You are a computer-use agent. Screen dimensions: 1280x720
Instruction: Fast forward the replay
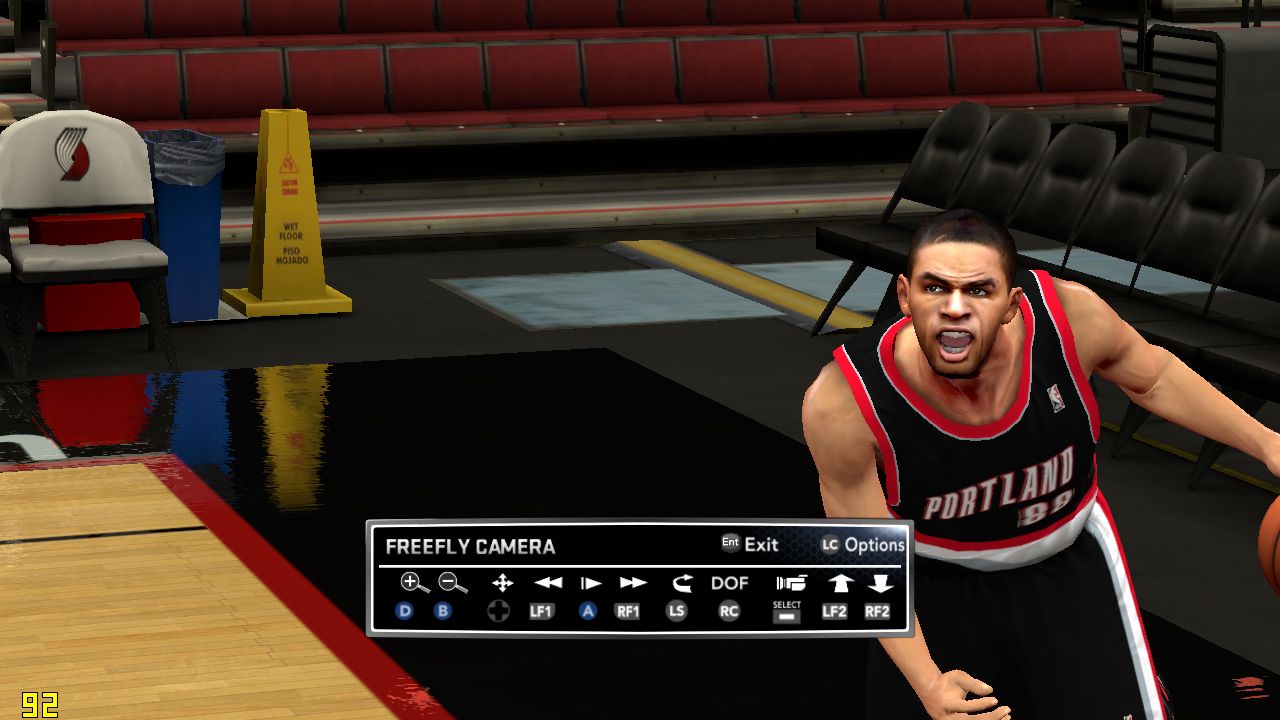pyautogui.click(x=633, y=582)
